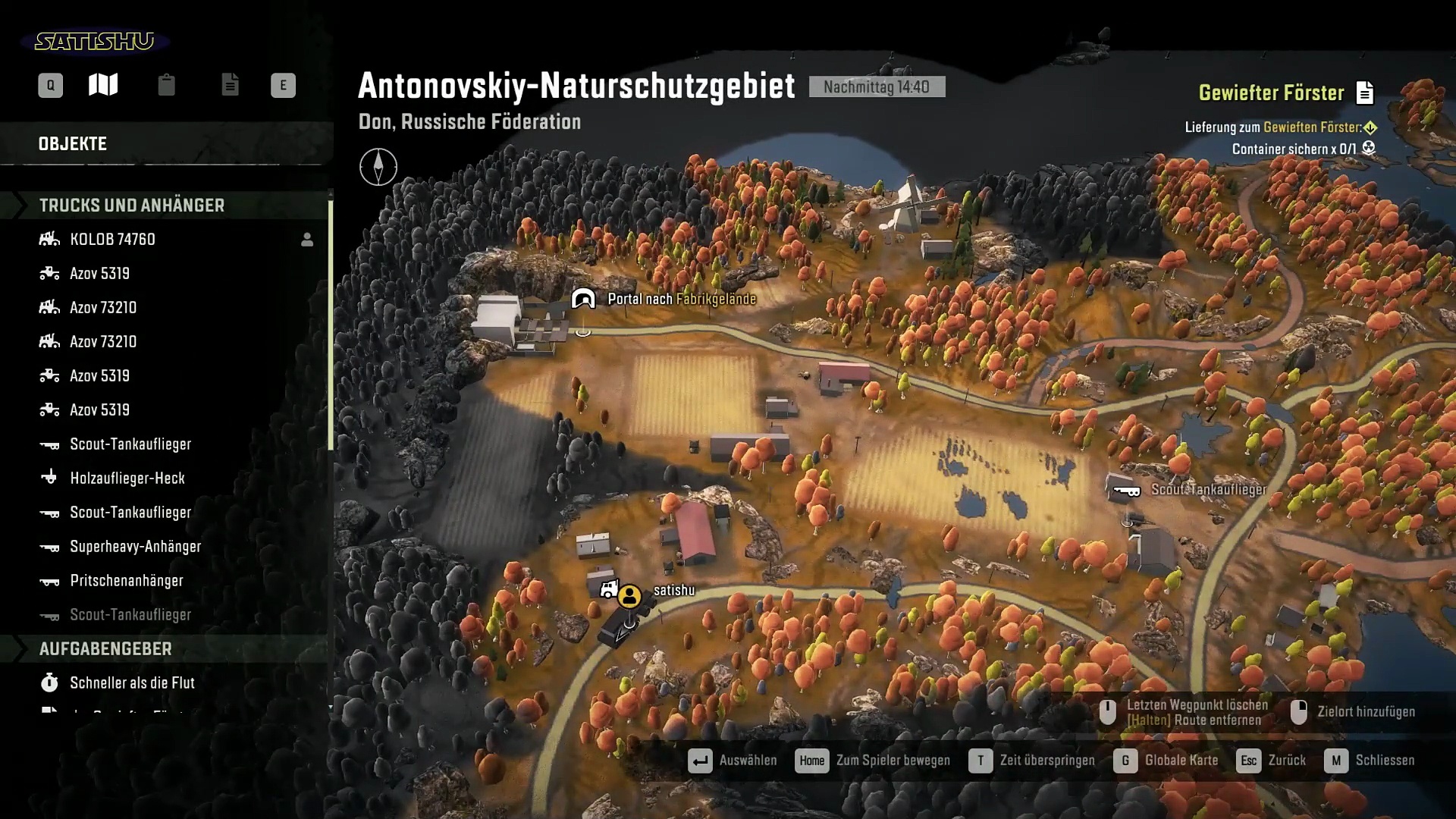This screenshot has height=819, width=1456.
Task: Select KOLOB 74760 in the truck list
Action: [112, 240]
